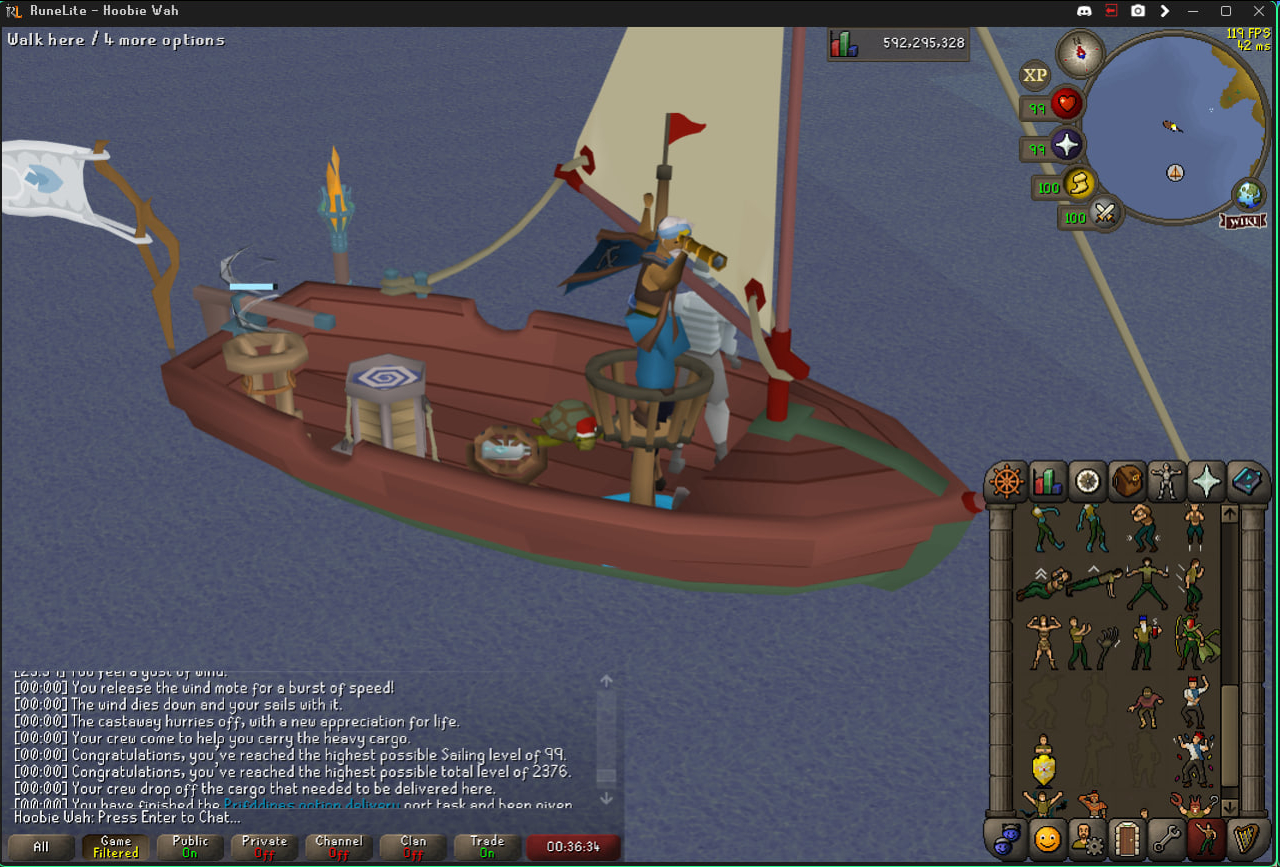Switch to the Spellbook tab

coord(1247,482)
